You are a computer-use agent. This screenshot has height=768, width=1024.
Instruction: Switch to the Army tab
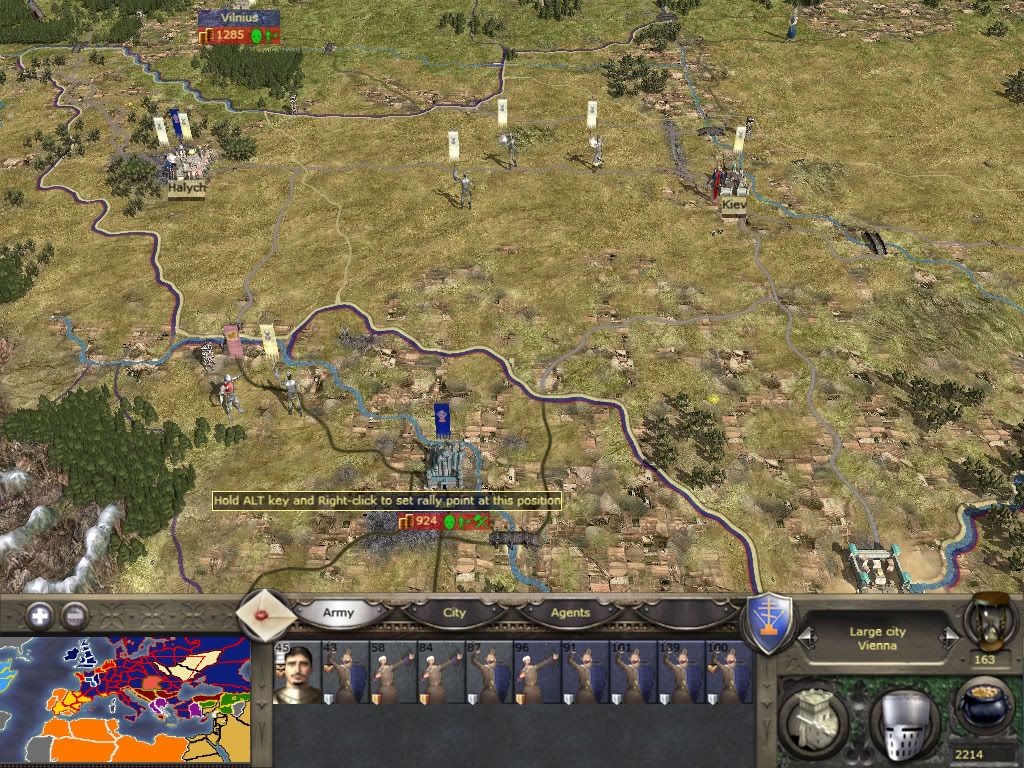[x=338, y=612]
